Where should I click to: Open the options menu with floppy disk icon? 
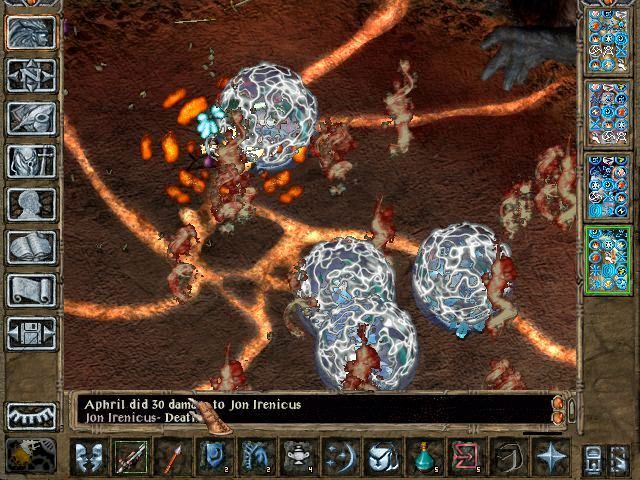31,333
